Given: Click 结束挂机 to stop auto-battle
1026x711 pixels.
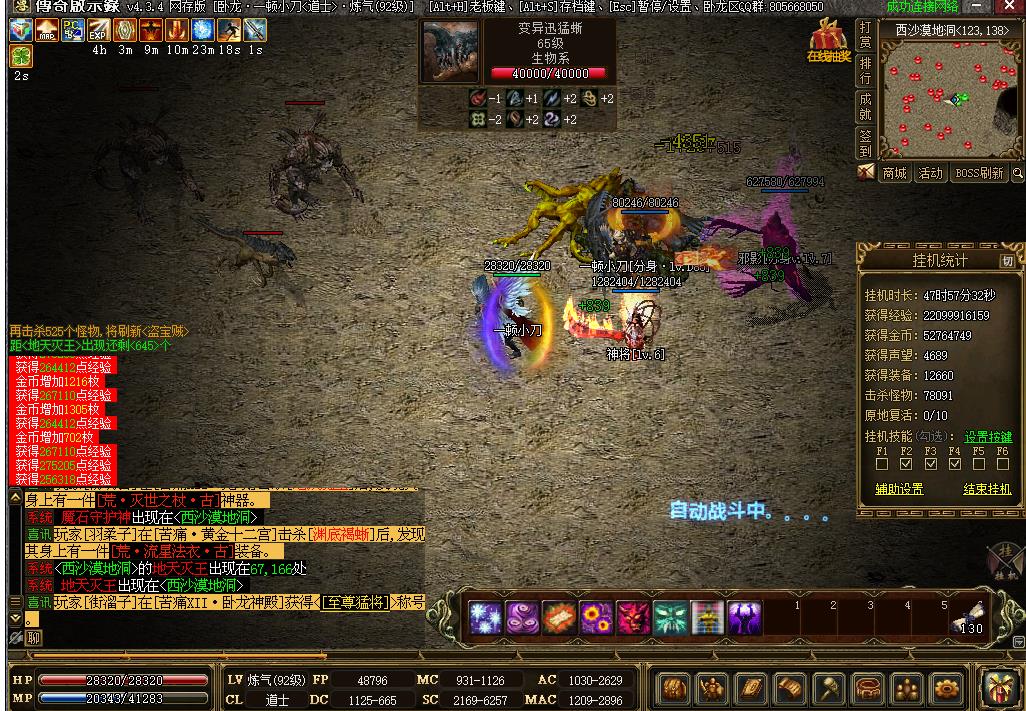Looking at the screenshot, I should 987,489.
